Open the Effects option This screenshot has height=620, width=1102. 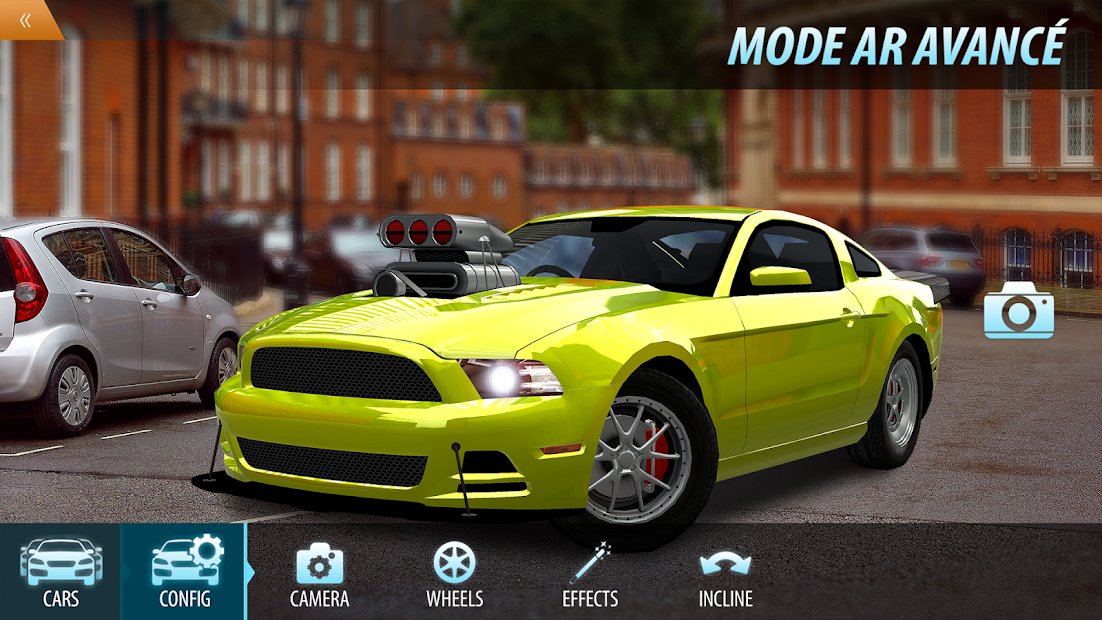[590, 574]
